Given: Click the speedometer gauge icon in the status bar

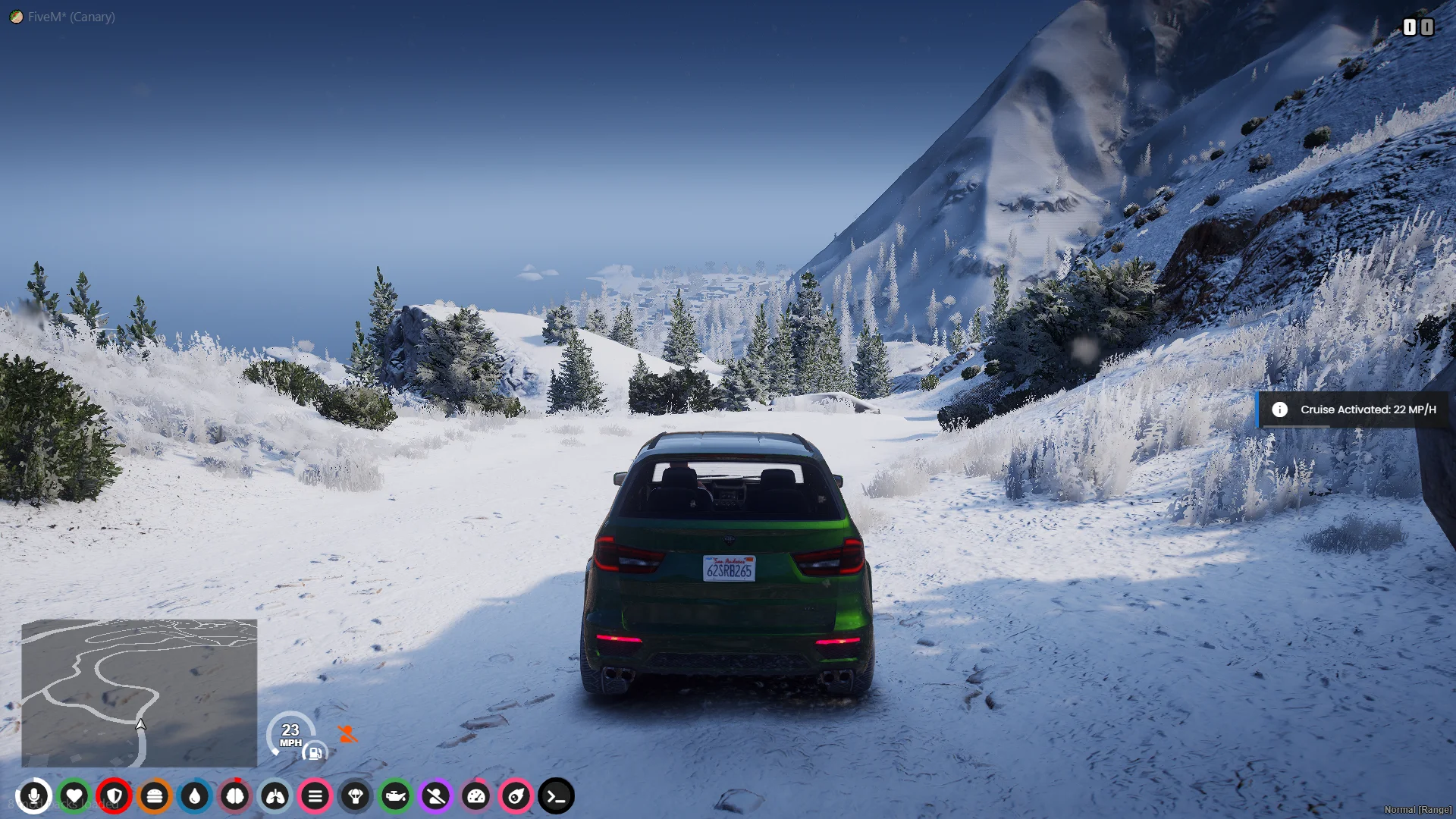Looking at the screenshot, I should [x=476, y=796].
